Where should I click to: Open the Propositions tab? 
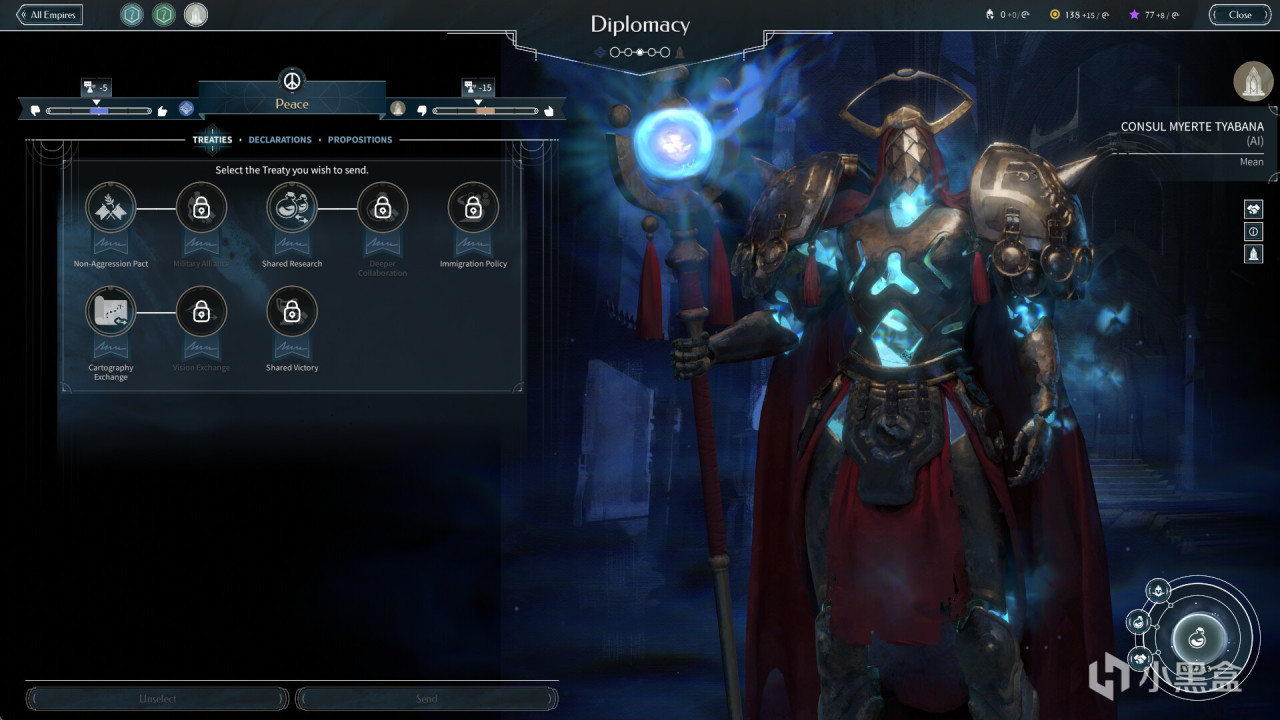[x=360, y=140]
